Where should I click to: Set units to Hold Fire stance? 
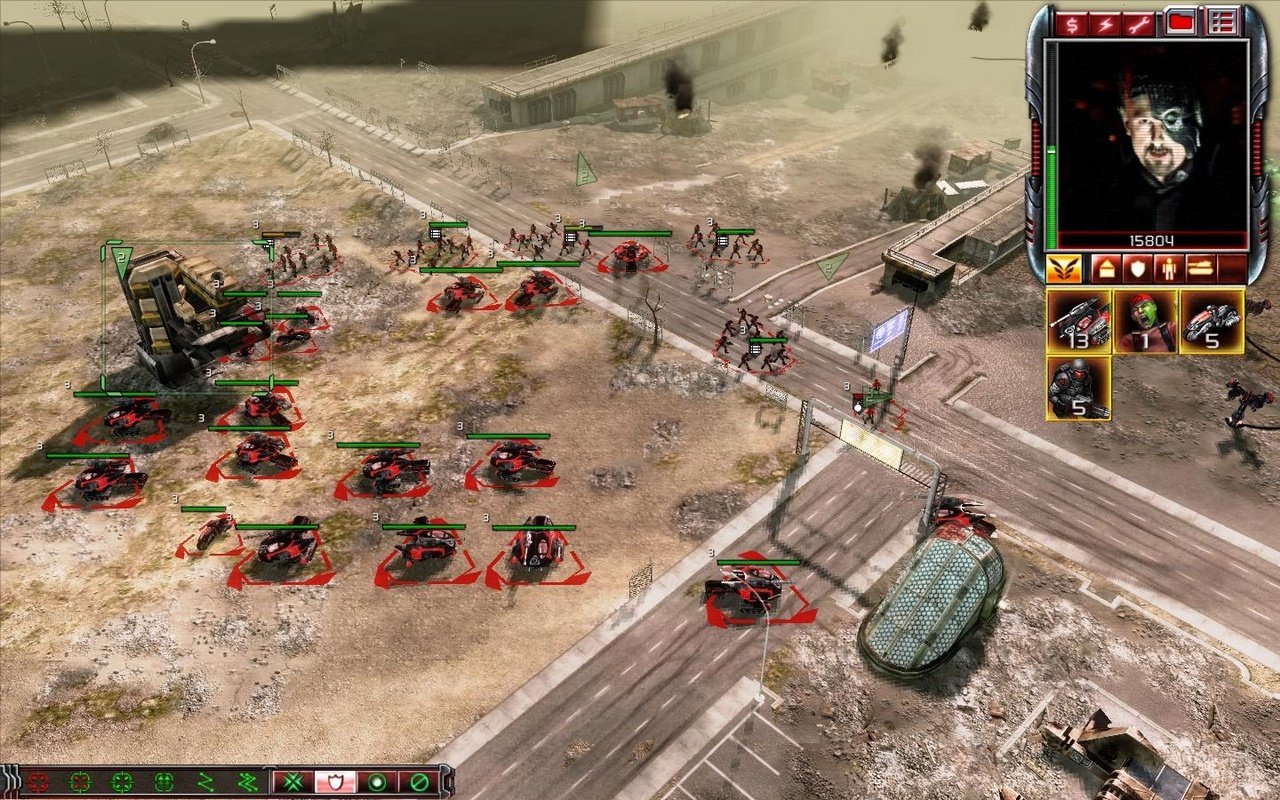420,780
